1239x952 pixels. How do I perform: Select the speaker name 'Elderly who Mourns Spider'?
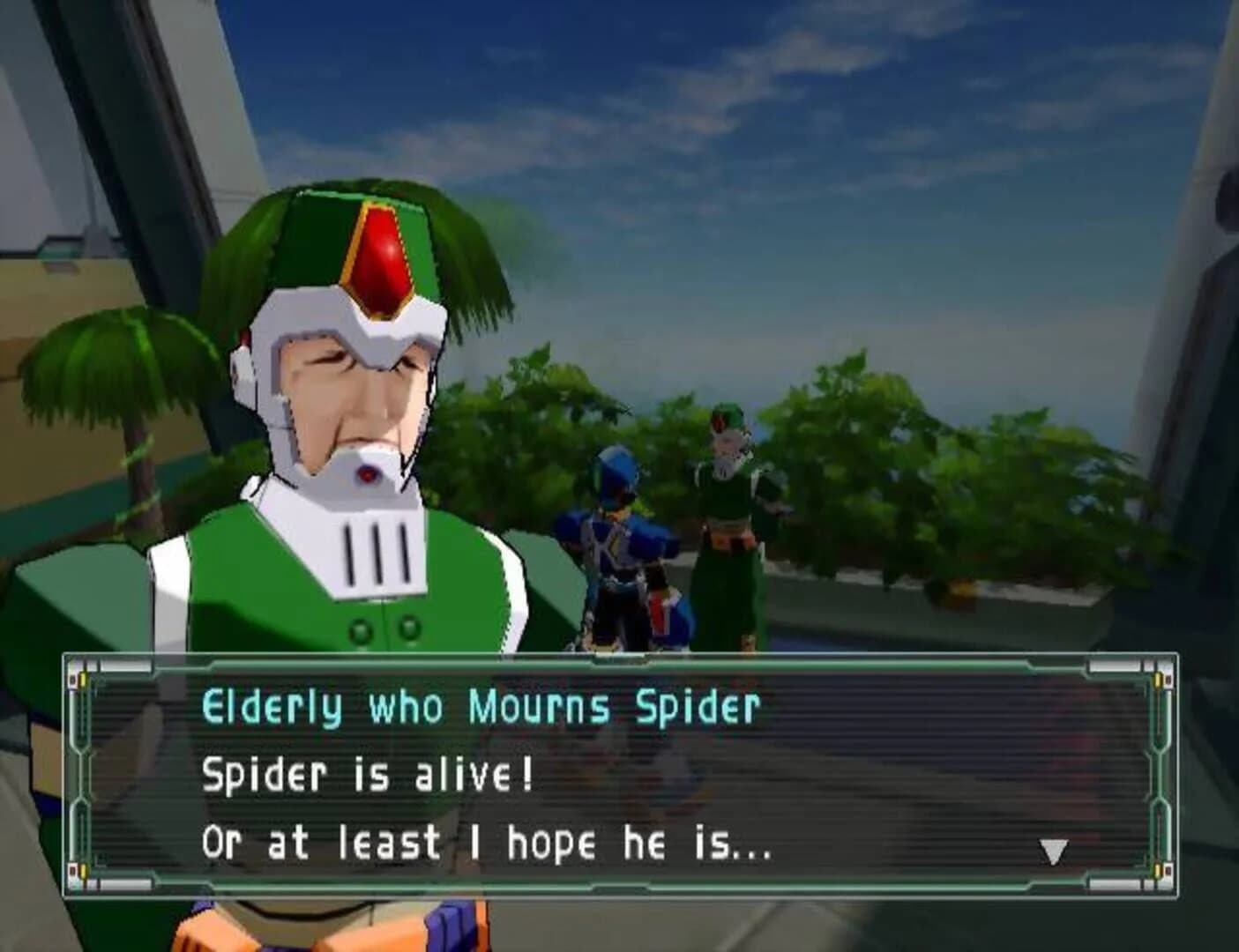point(483,705)
